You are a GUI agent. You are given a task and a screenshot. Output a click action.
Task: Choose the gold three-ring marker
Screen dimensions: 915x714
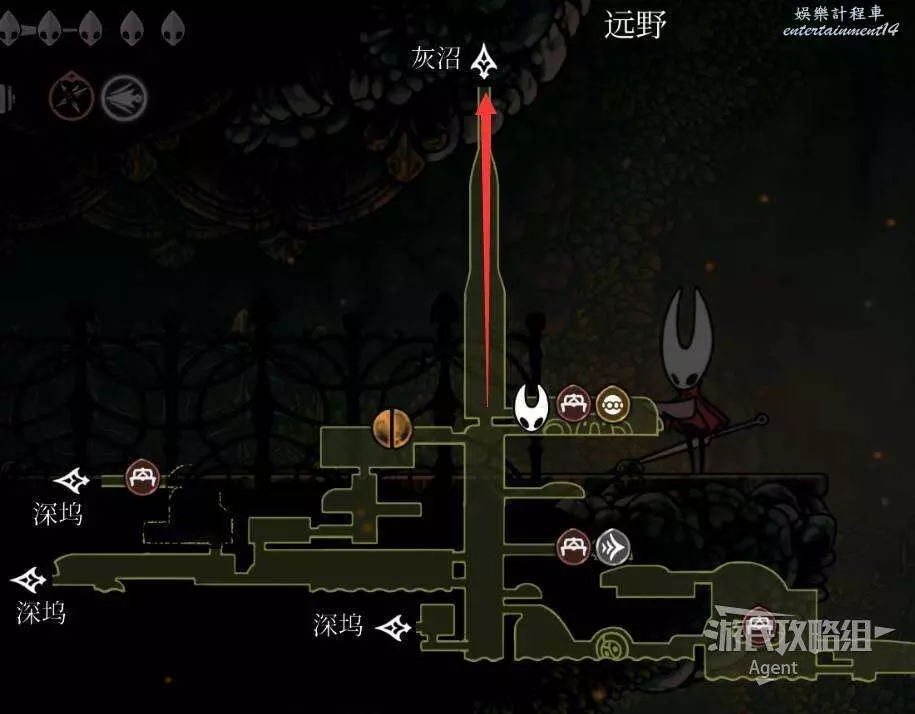coord(611,404)
